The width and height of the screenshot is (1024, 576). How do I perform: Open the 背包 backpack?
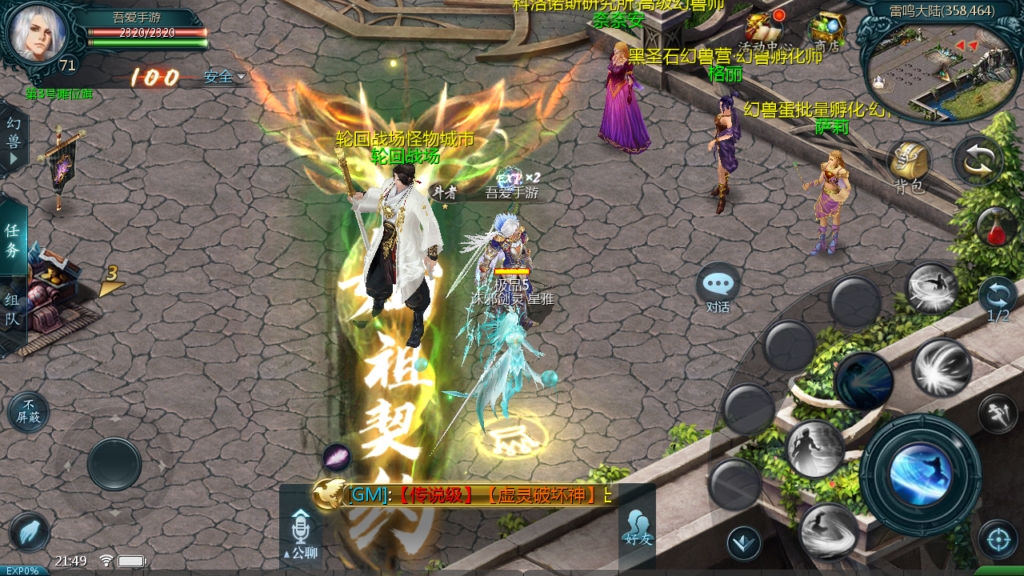pos(909,163)
